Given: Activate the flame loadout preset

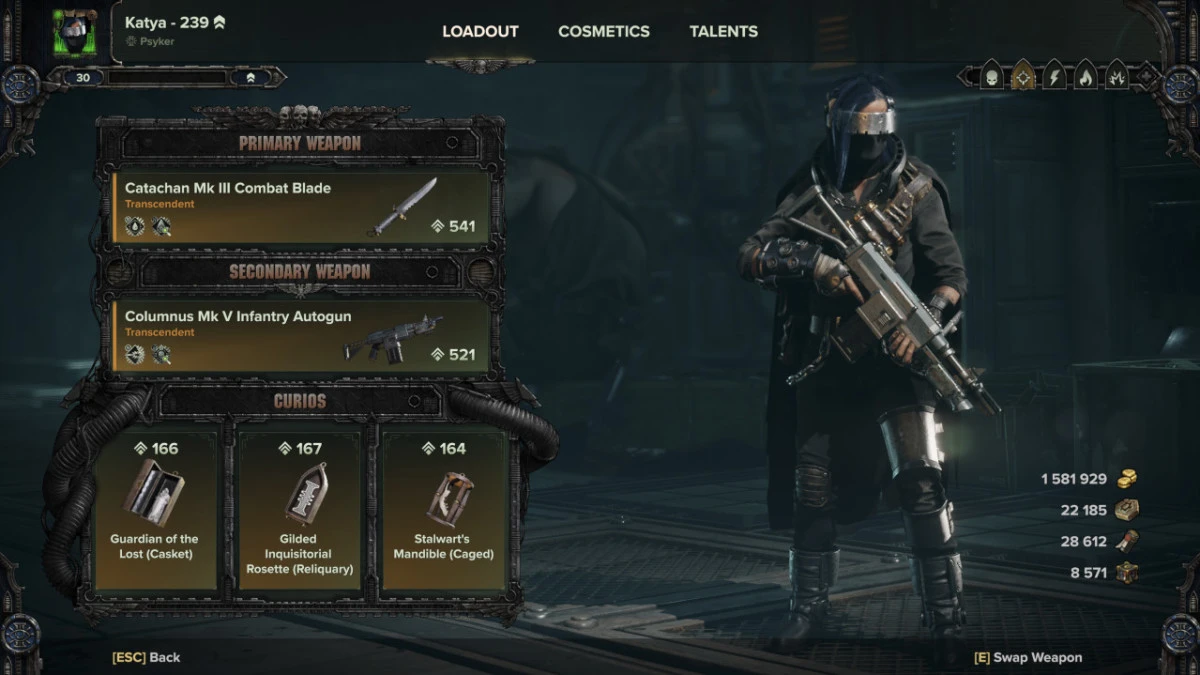Looking at the screenshot, I should [1085, 76].
